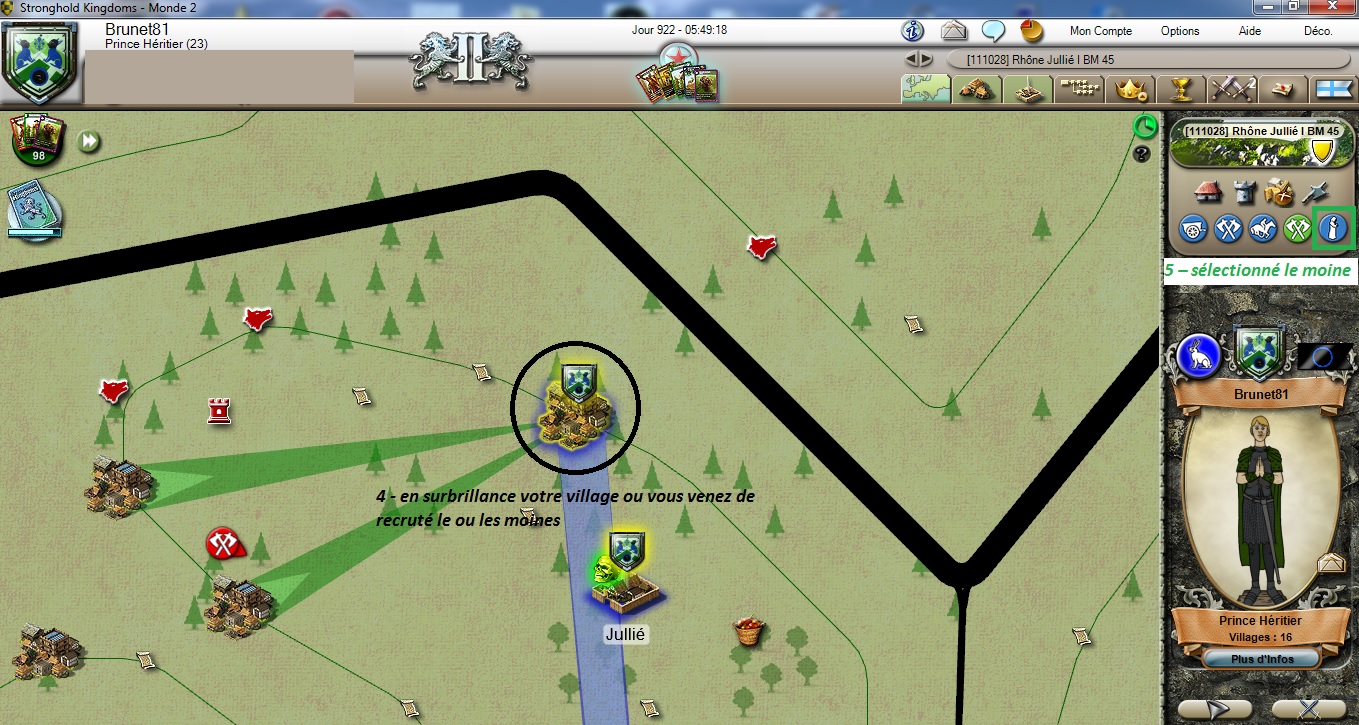Switch to the world map tab
The width and height of the screenshot is (1359, 725).
(x=925, y=89)
